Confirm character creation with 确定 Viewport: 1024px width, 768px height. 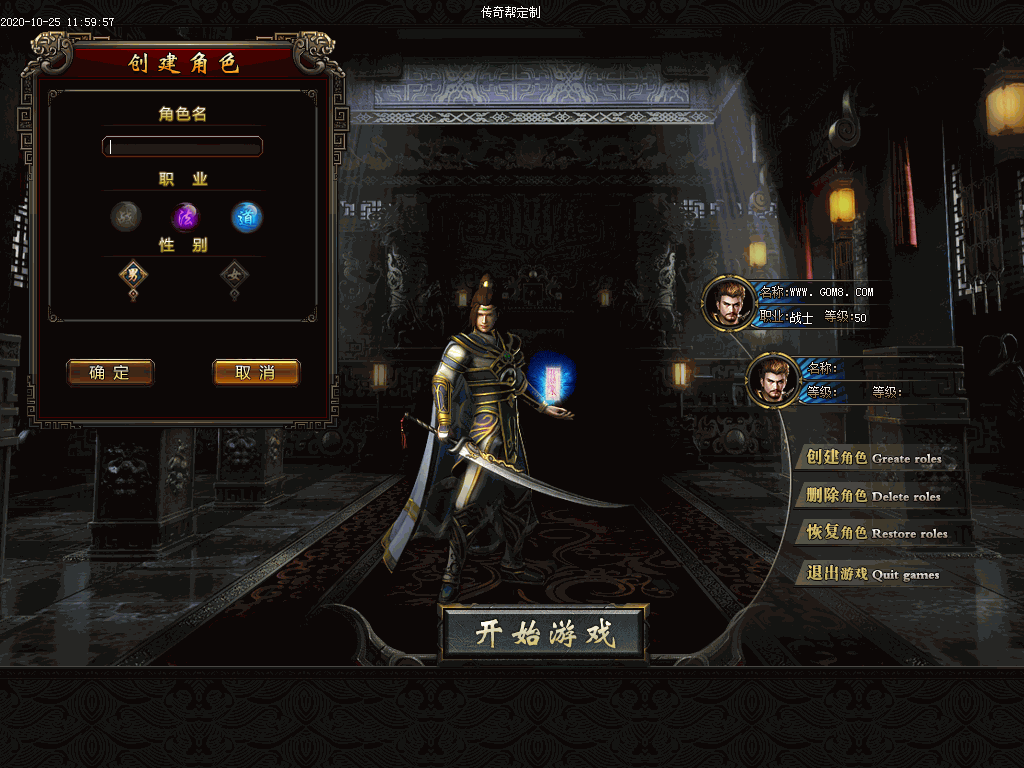click(x=110, y=373)
